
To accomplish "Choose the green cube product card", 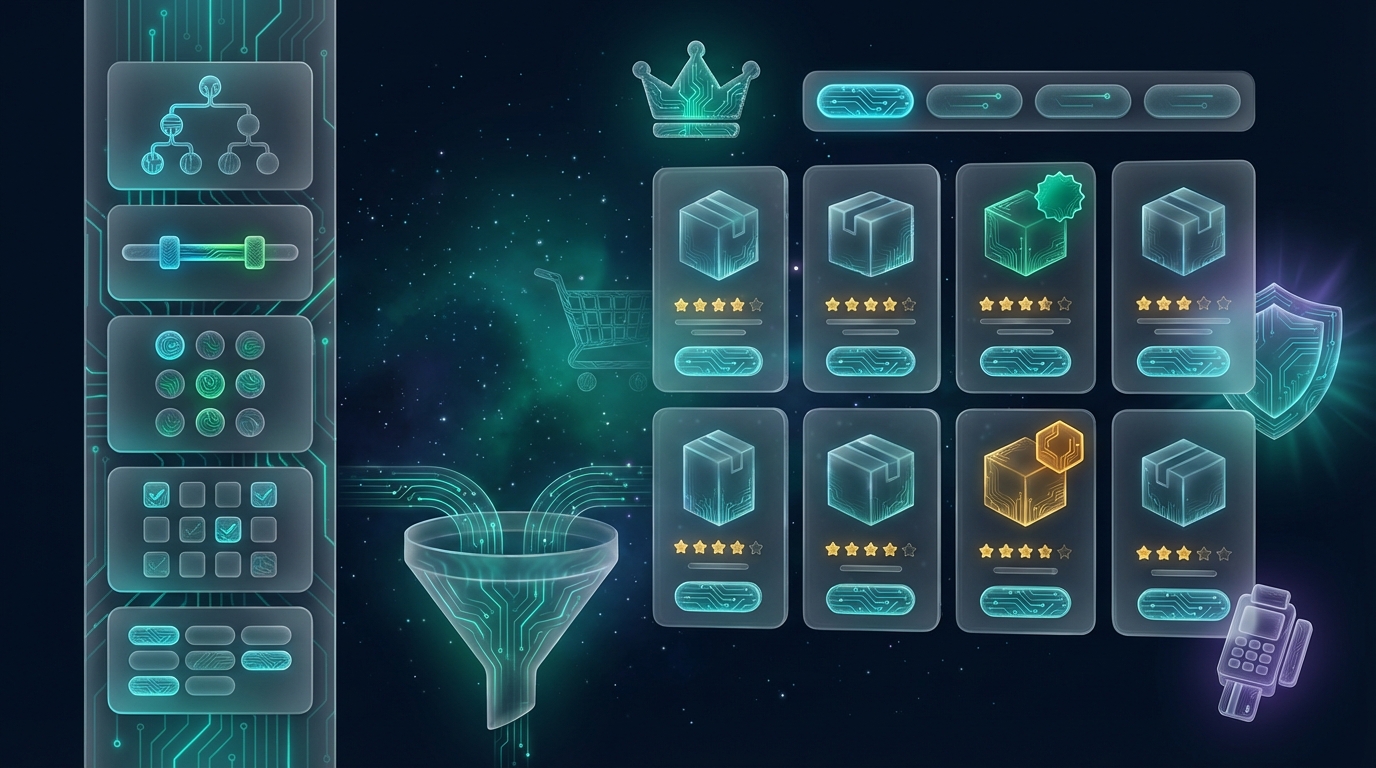I will 1025,278.
